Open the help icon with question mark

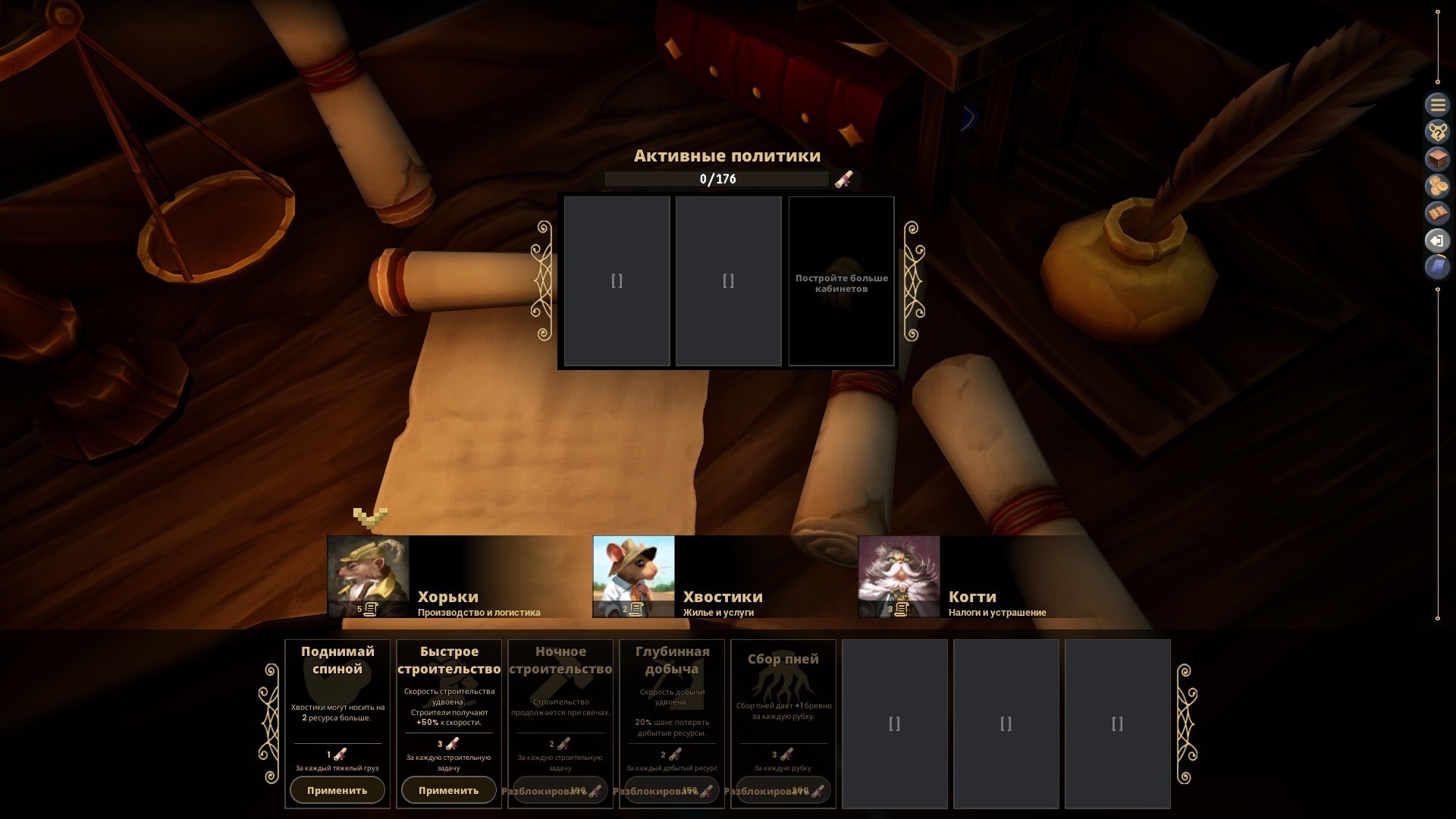(x=1437, y=132)
